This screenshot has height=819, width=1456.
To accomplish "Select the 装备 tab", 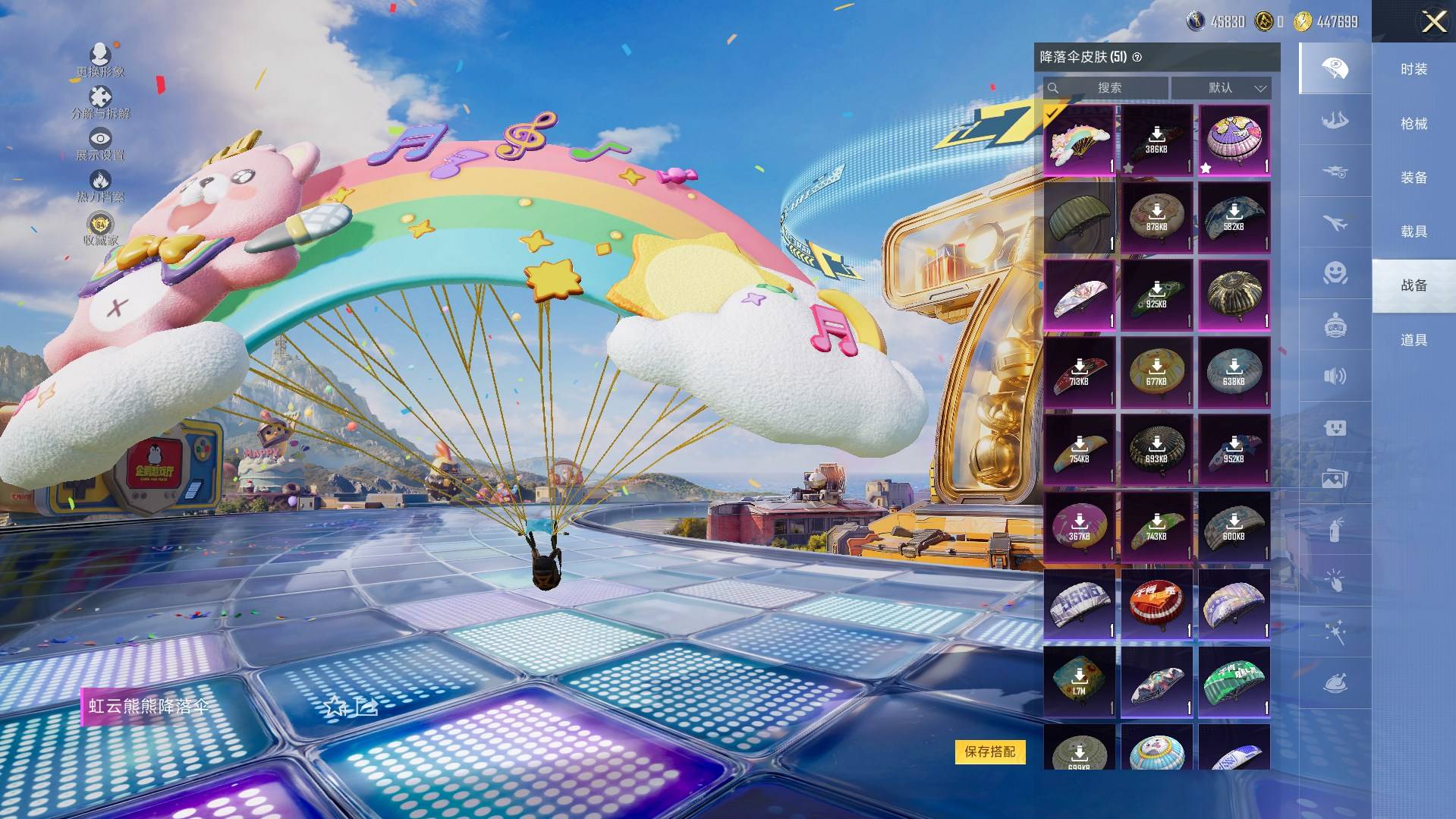I will [1414, 178].
